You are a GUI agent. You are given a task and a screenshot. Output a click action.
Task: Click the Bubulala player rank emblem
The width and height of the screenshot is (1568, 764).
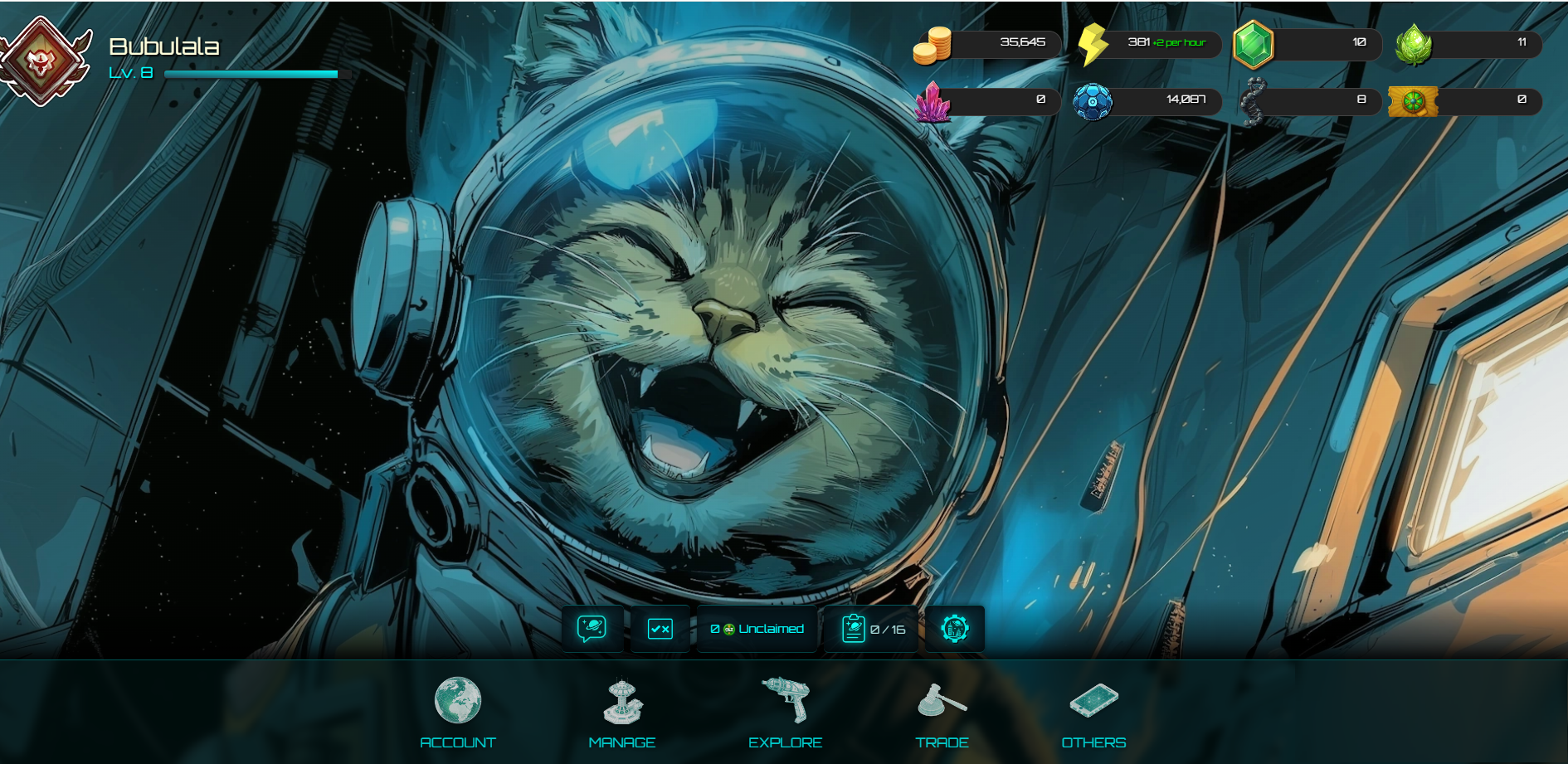[x=43, y=60]
